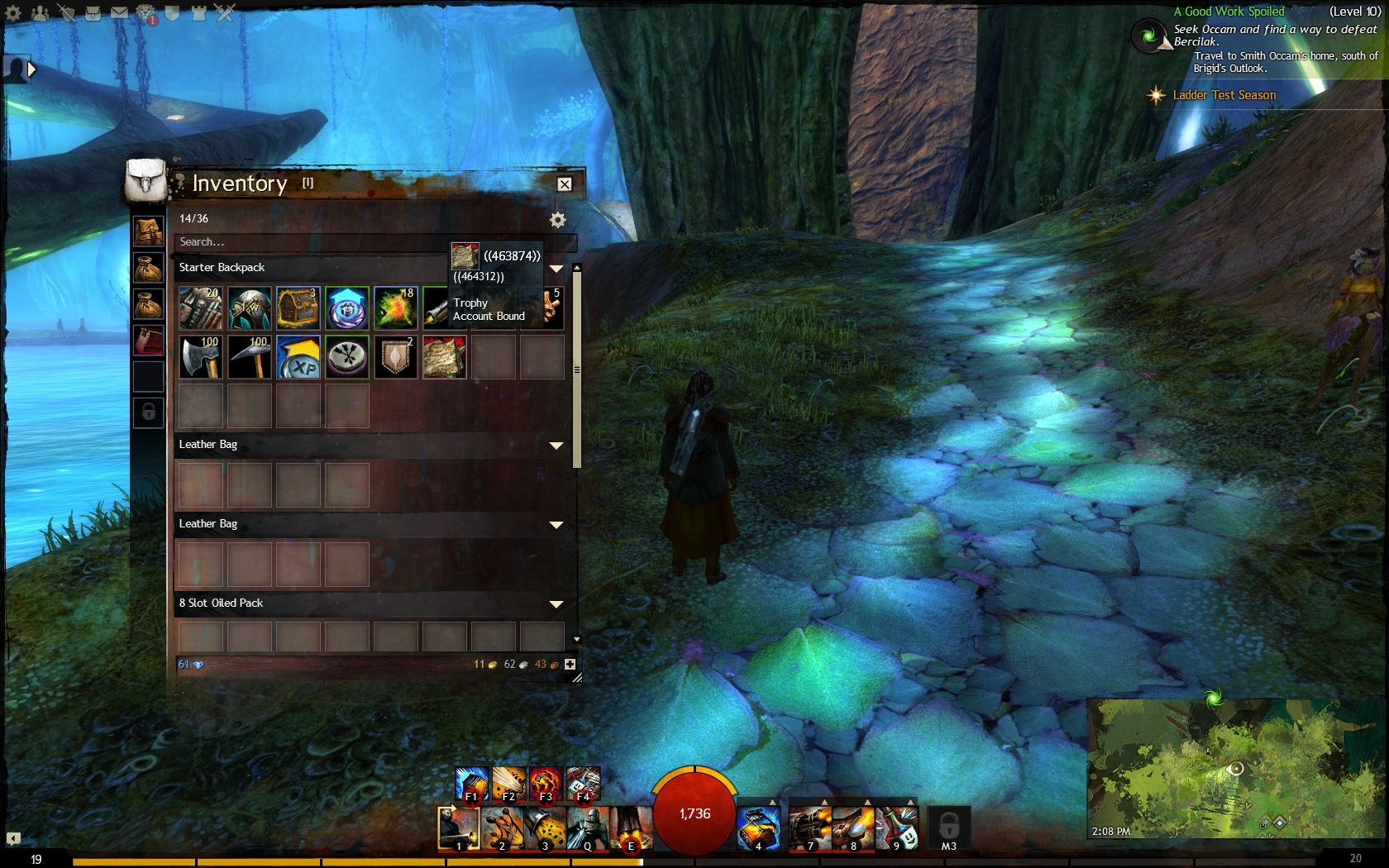Open the Black Lion trading post icon
Viewport: 1389px width, 868px height.
(x=146, y=13)
